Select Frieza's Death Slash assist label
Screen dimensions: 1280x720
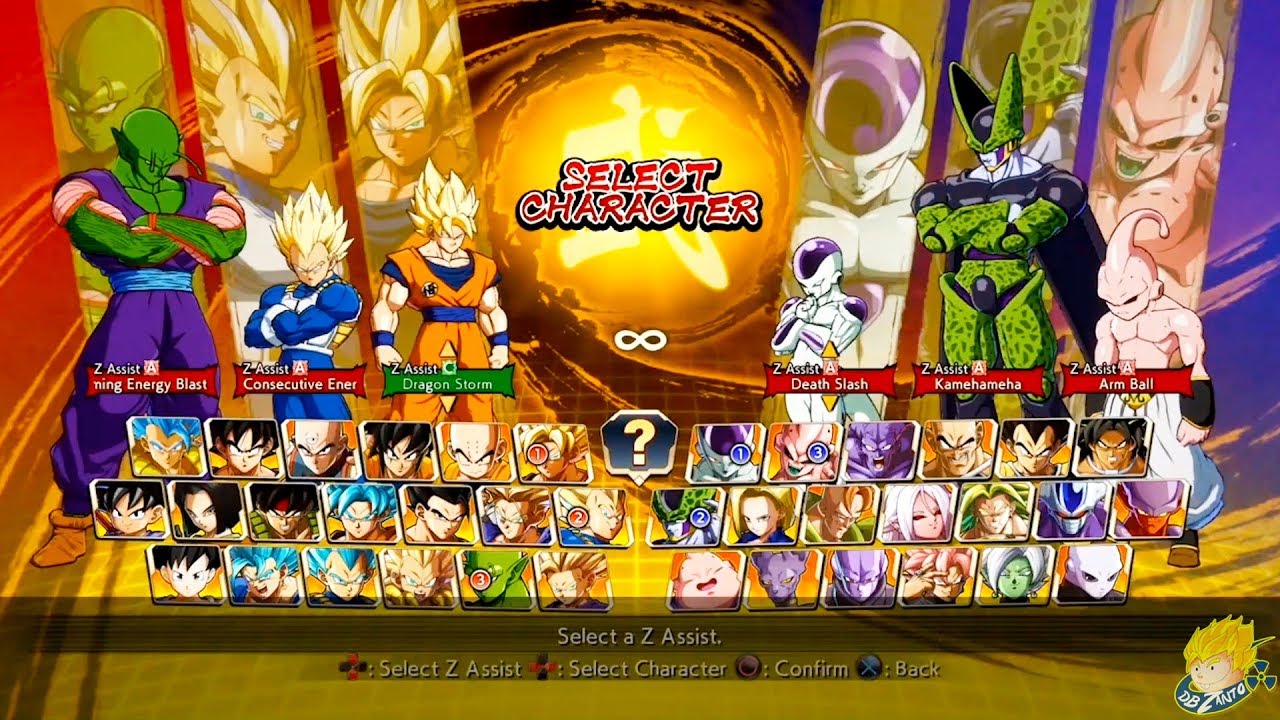tap(816, 382)
